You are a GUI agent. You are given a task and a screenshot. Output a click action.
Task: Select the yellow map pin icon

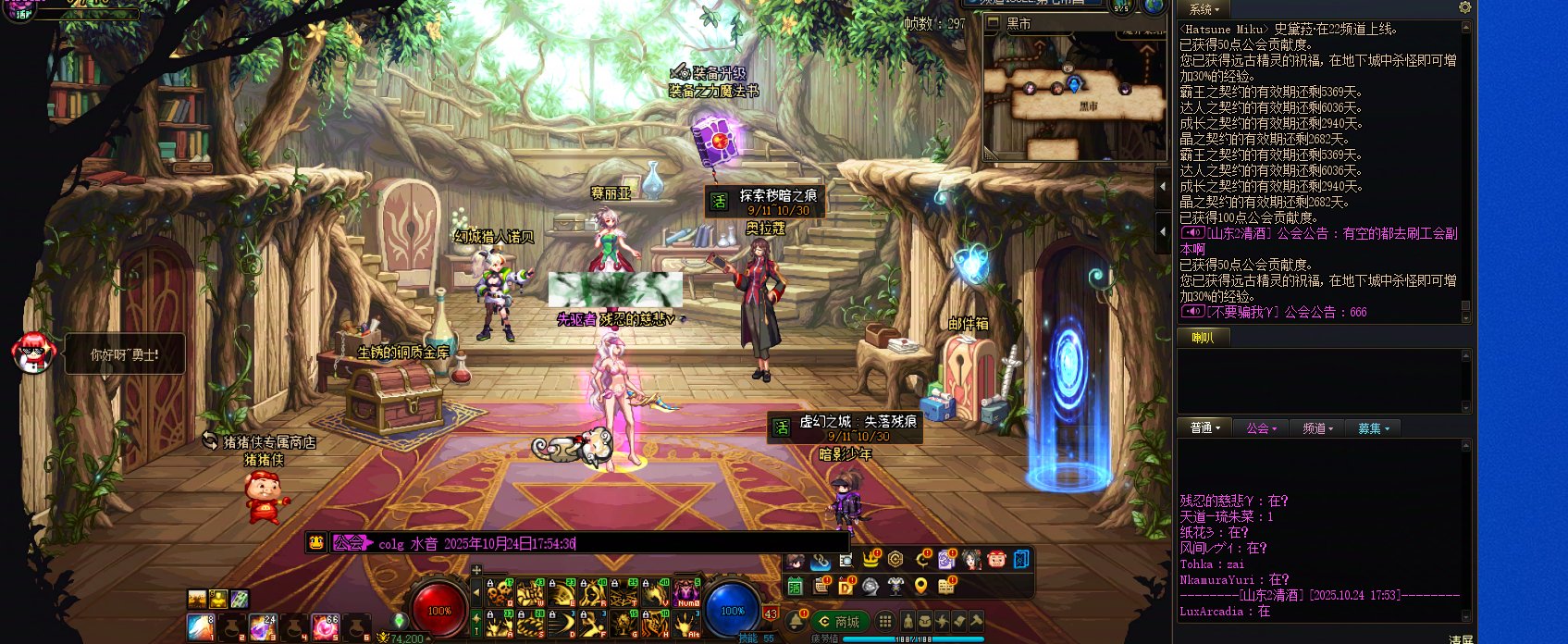coord(920,586)
